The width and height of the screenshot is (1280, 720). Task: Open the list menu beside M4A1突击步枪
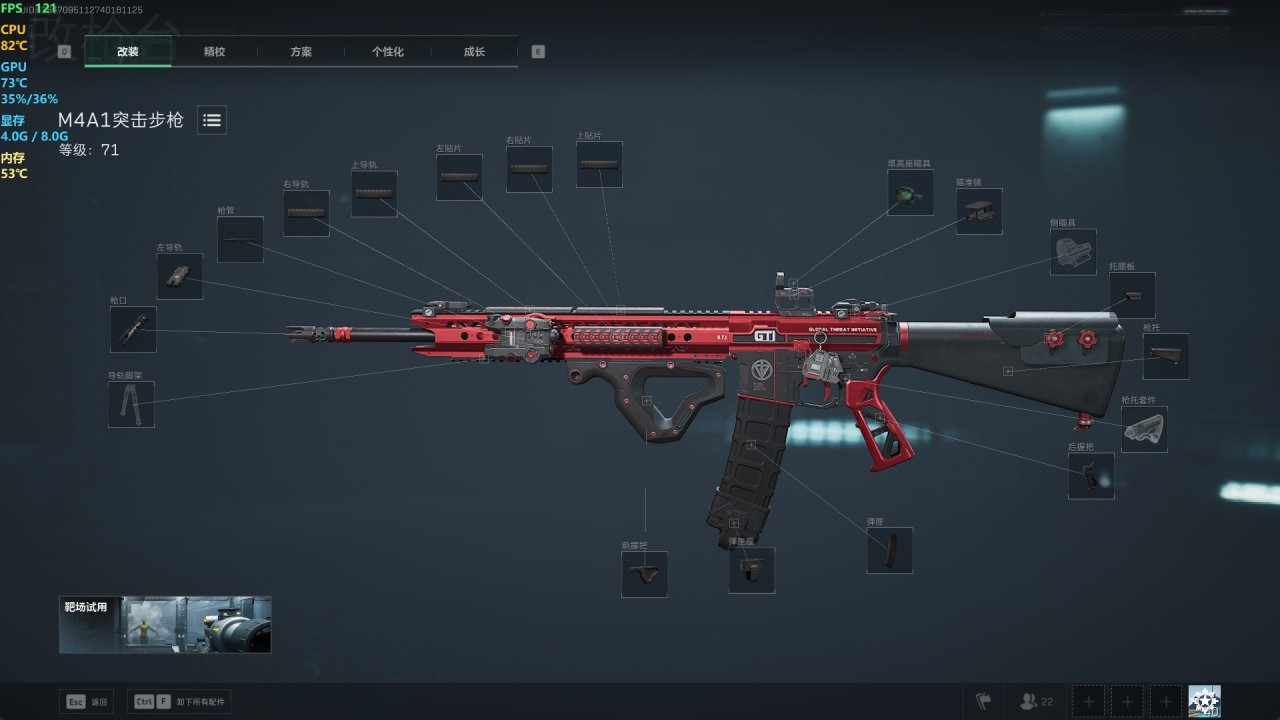(211, 120)
